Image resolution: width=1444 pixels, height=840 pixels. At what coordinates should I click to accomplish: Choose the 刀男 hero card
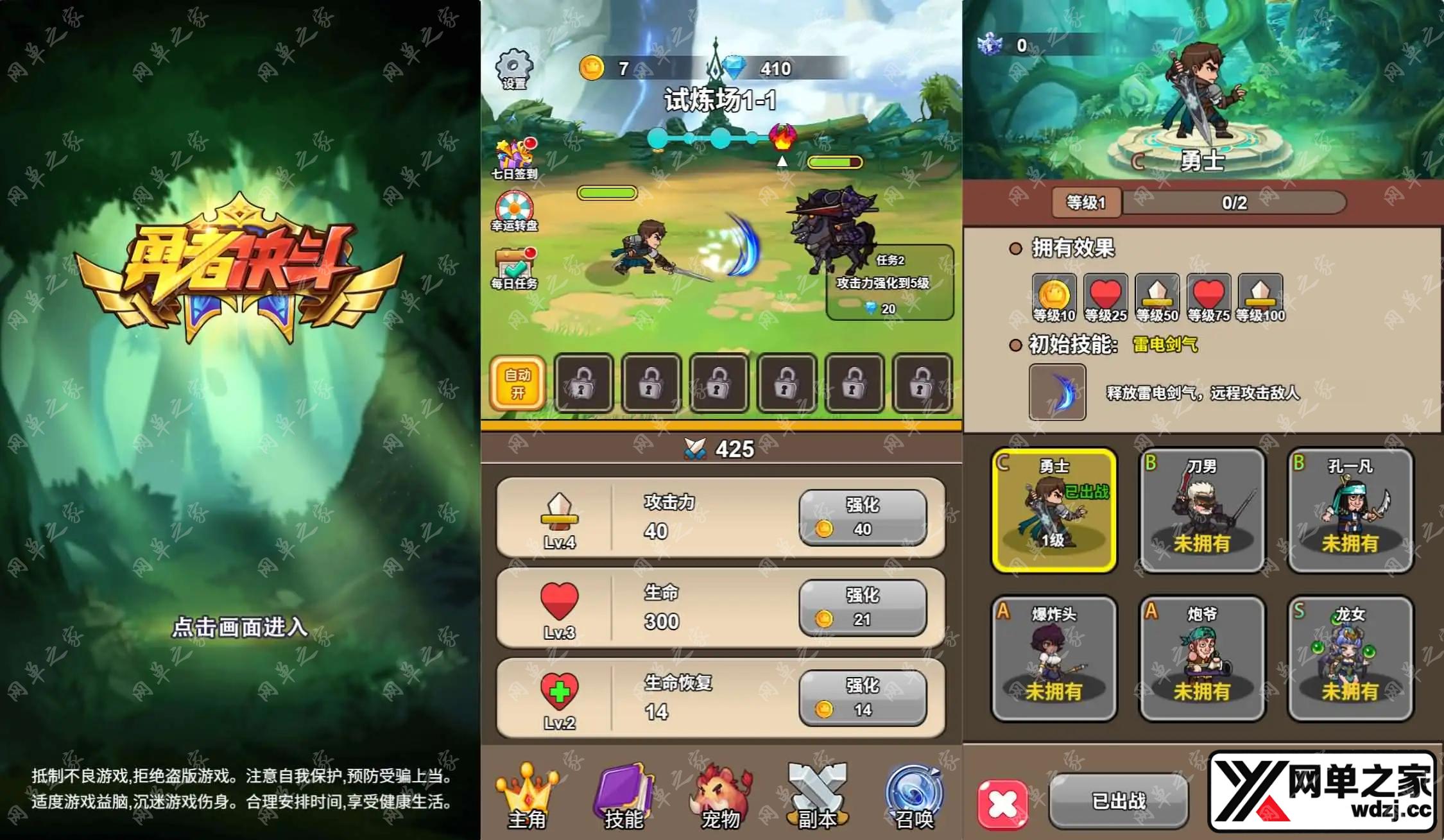(x=1201, y=510)
